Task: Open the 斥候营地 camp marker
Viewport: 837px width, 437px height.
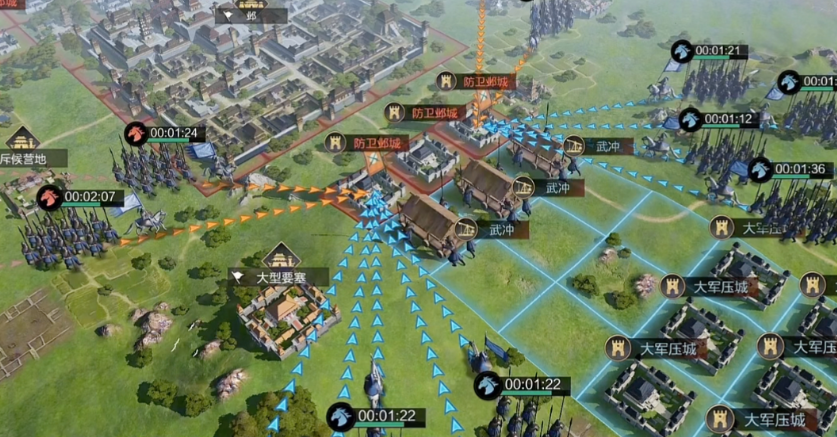Action: (28, 158)
